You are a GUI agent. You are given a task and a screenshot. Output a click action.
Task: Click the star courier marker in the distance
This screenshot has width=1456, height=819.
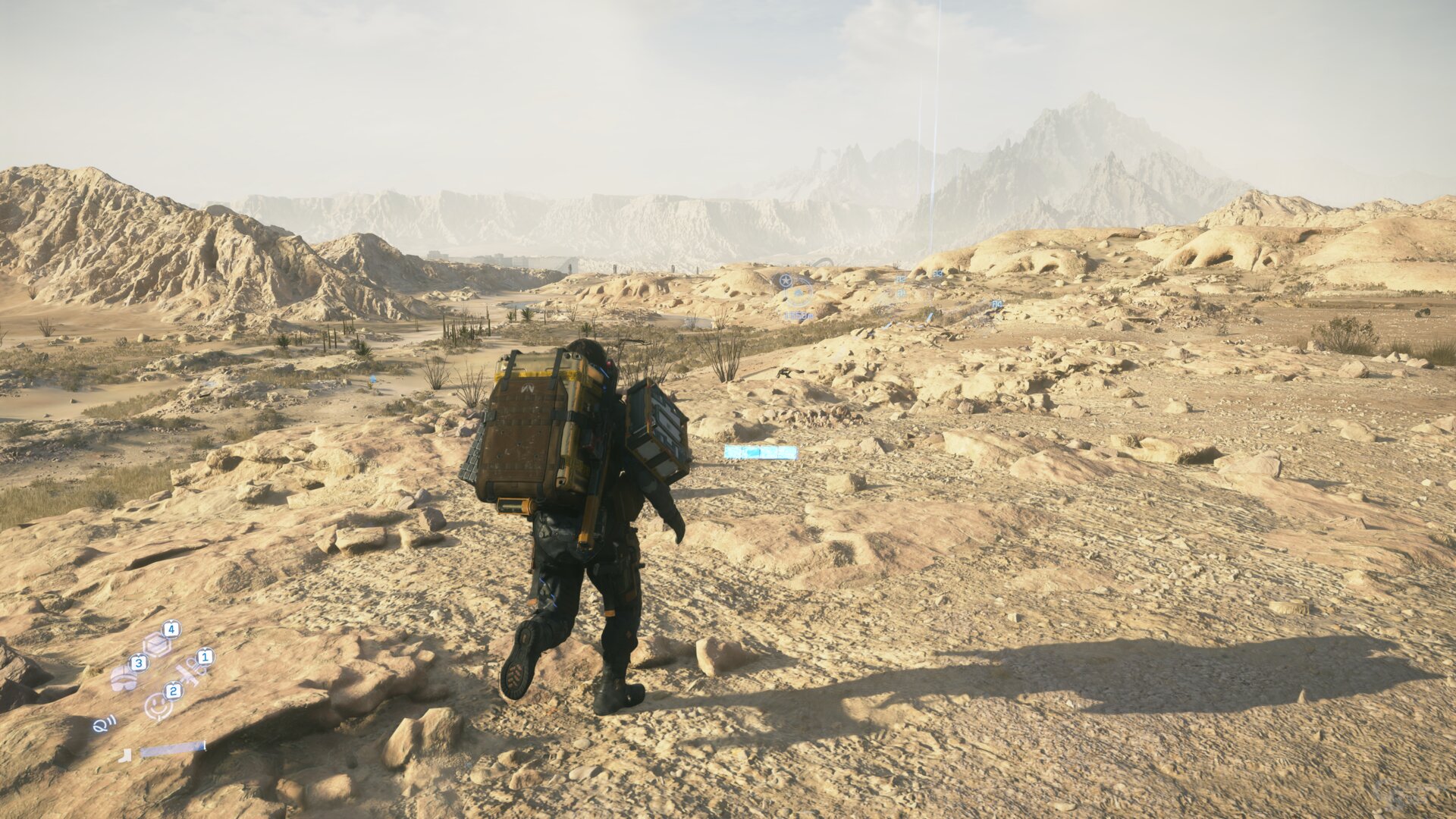(786, 280)
